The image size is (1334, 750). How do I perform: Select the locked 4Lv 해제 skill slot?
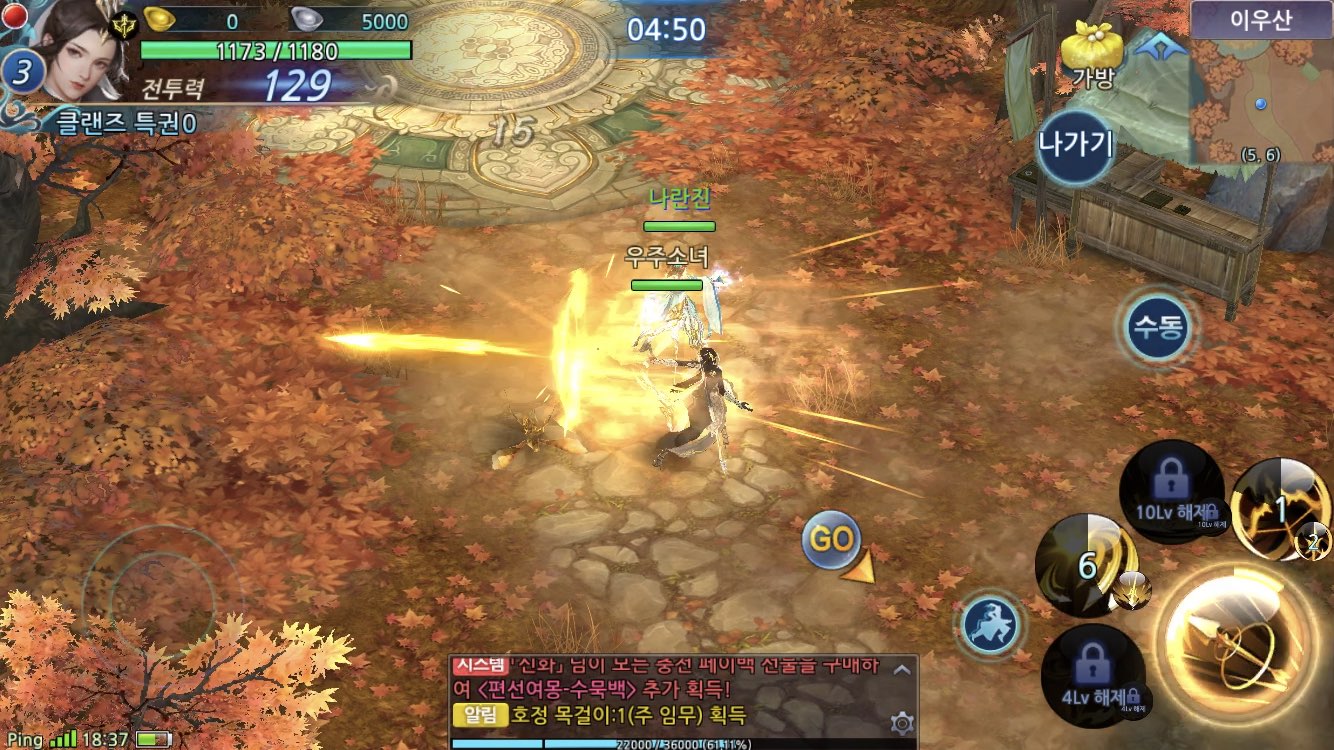tap(1092, 672)
